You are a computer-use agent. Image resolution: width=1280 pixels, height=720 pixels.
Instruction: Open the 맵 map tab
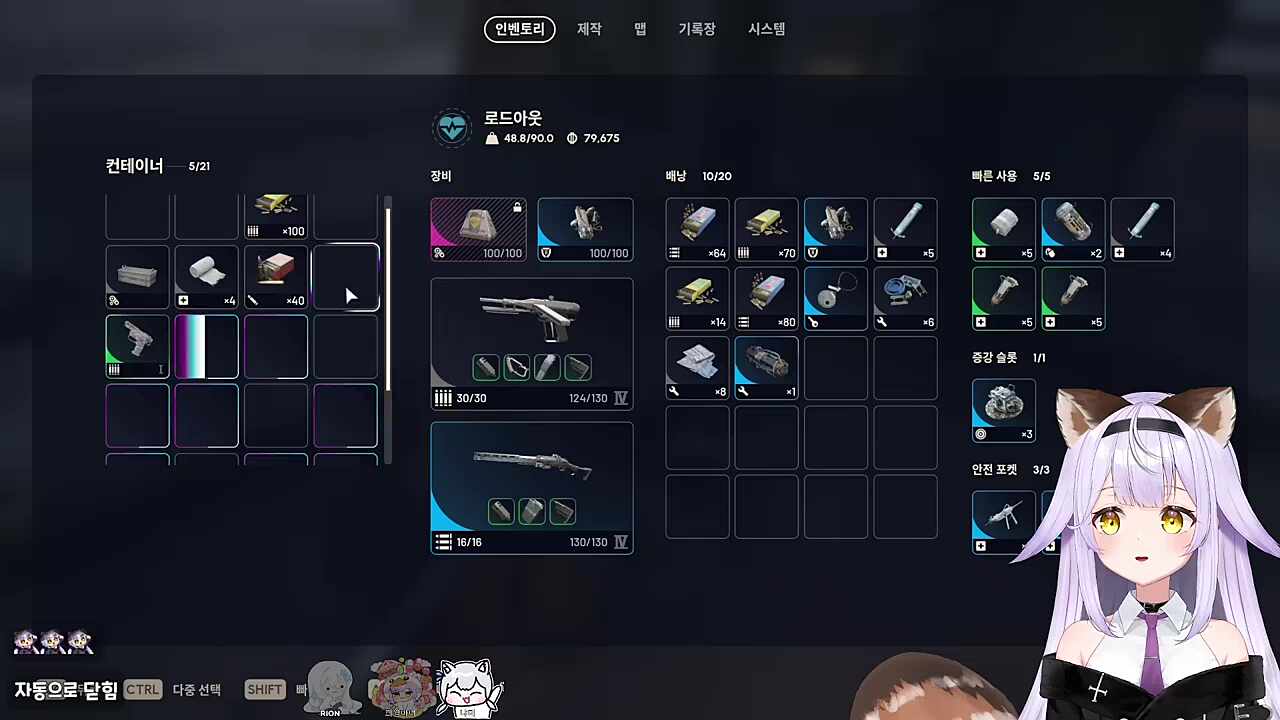coord(639,29)
